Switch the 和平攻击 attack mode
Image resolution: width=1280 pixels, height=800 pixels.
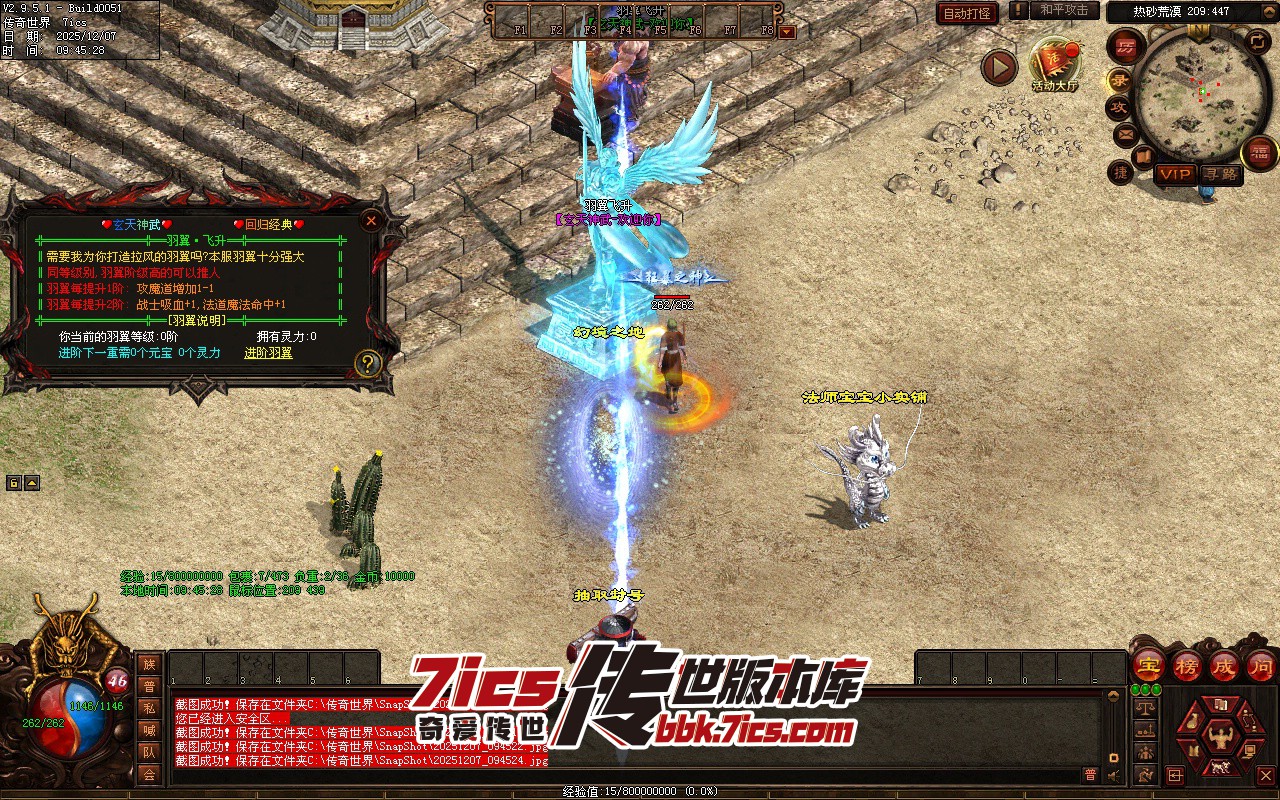(x=1064, y=10)
